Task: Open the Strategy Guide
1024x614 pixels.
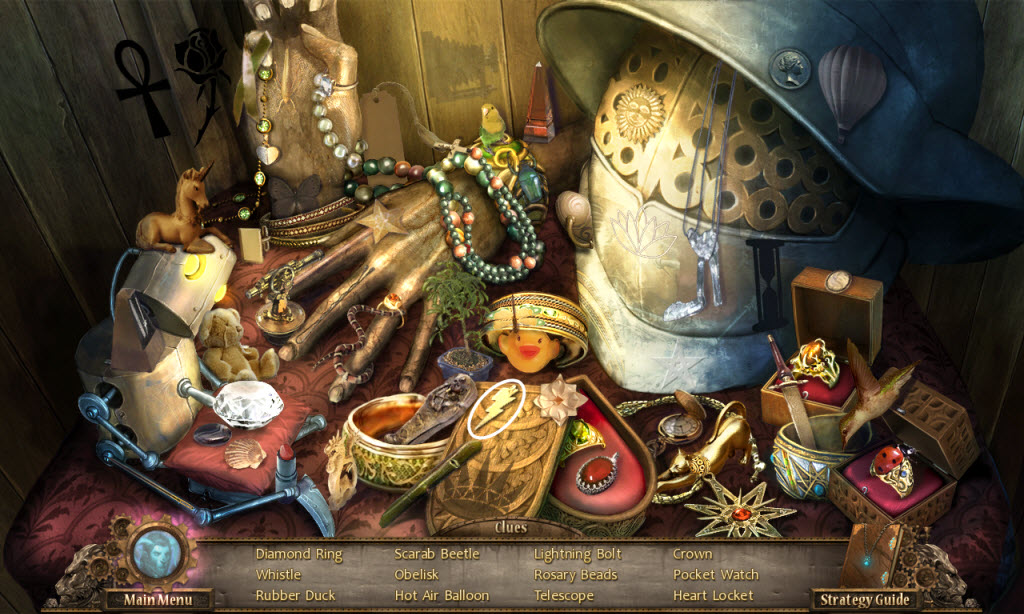Action: coord(862,599)
